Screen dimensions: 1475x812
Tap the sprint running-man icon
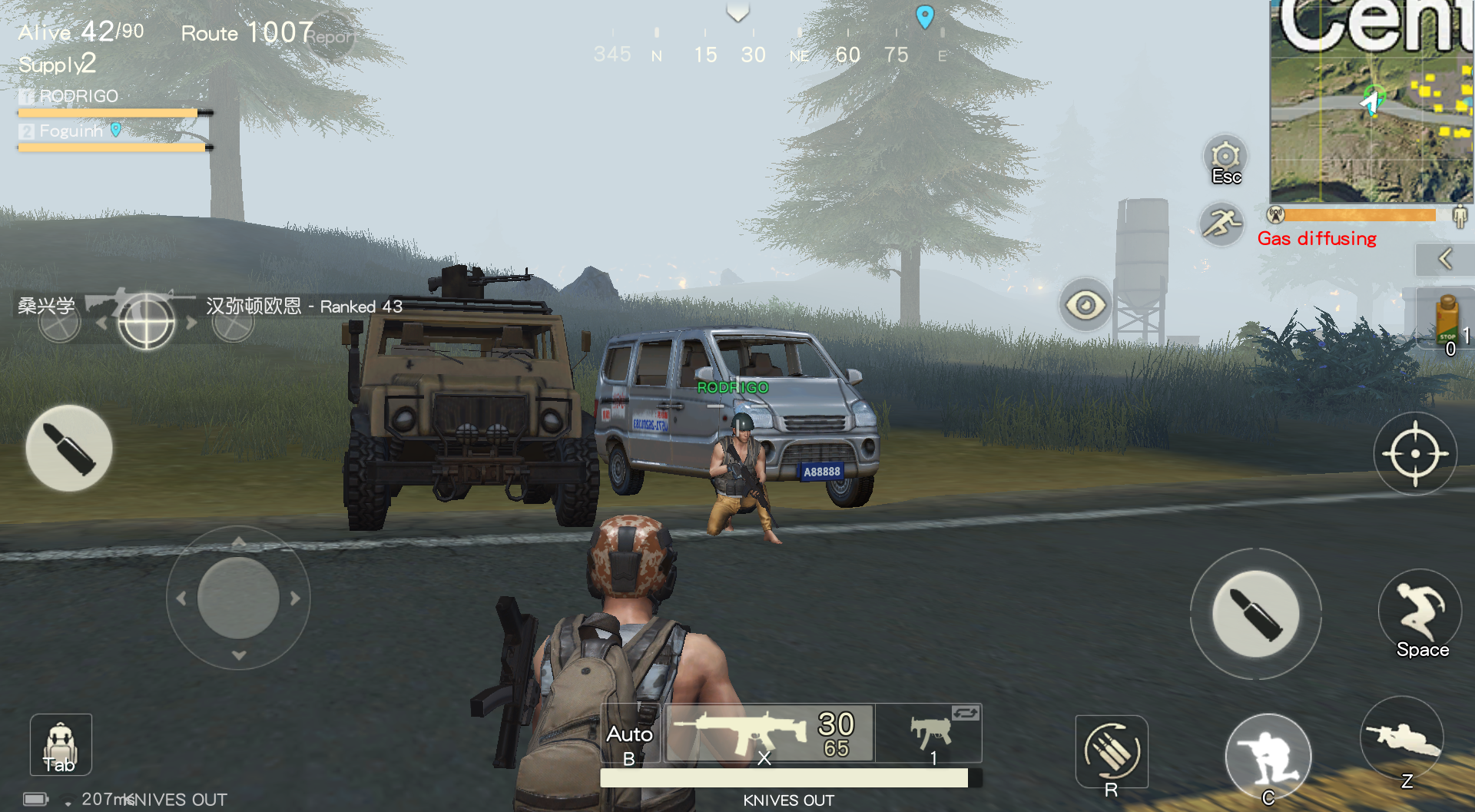point(1223,224)
